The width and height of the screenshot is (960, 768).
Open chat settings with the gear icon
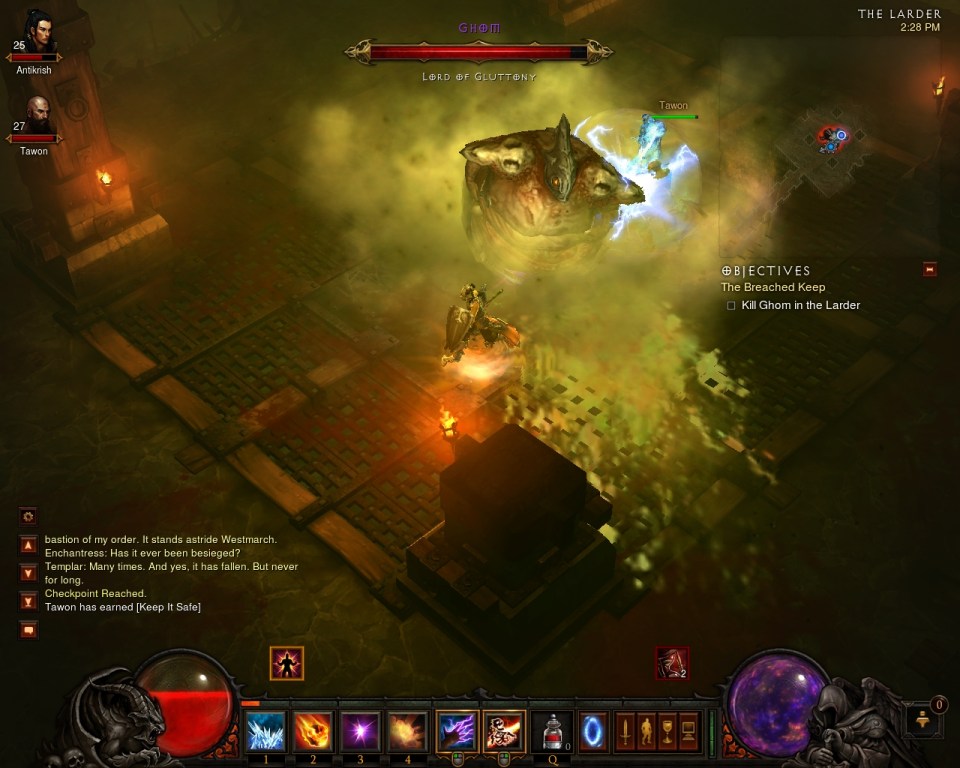click(x=28, y=516)
